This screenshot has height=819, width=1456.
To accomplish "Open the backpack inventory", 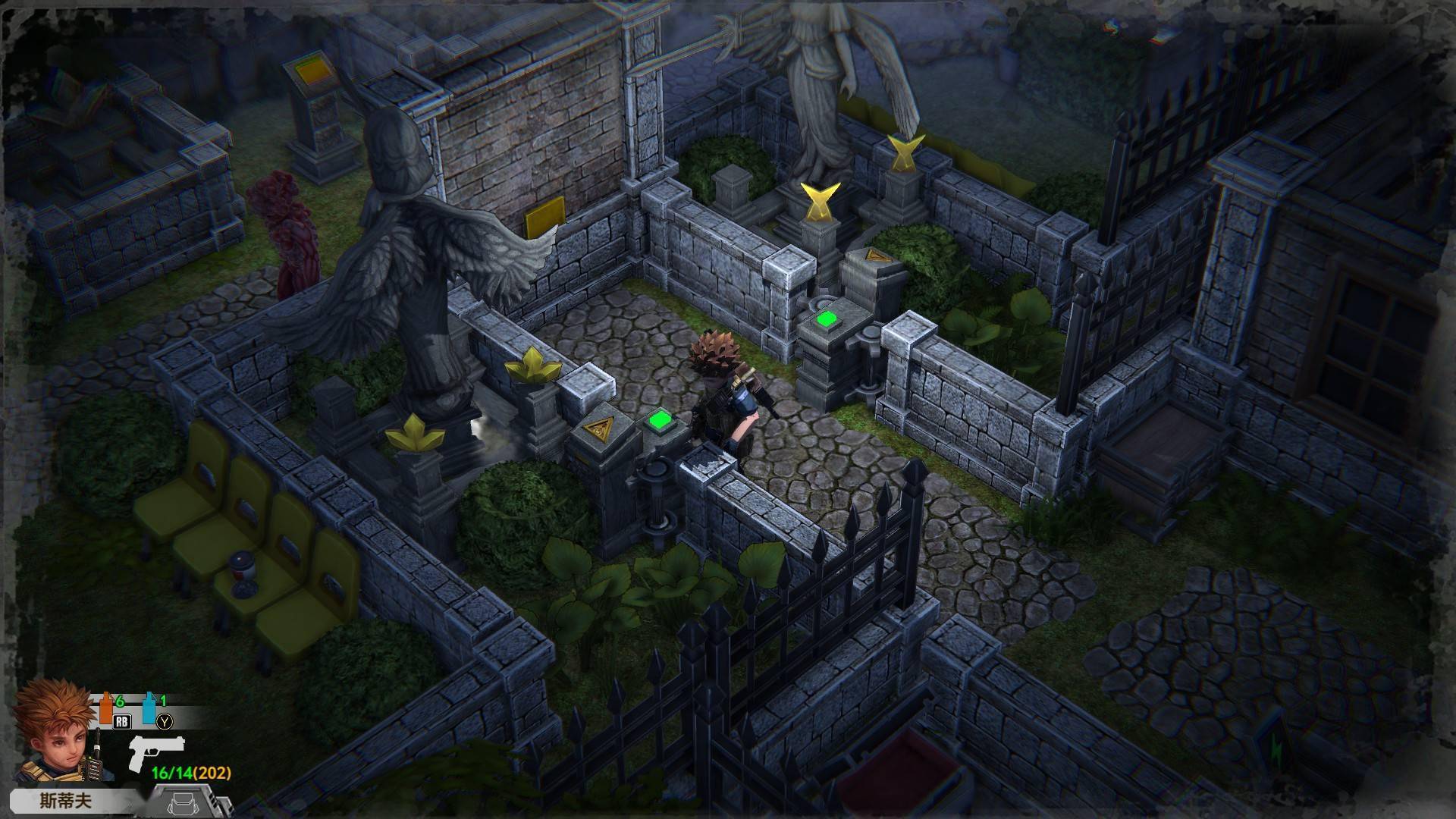I will click(183, 802).
